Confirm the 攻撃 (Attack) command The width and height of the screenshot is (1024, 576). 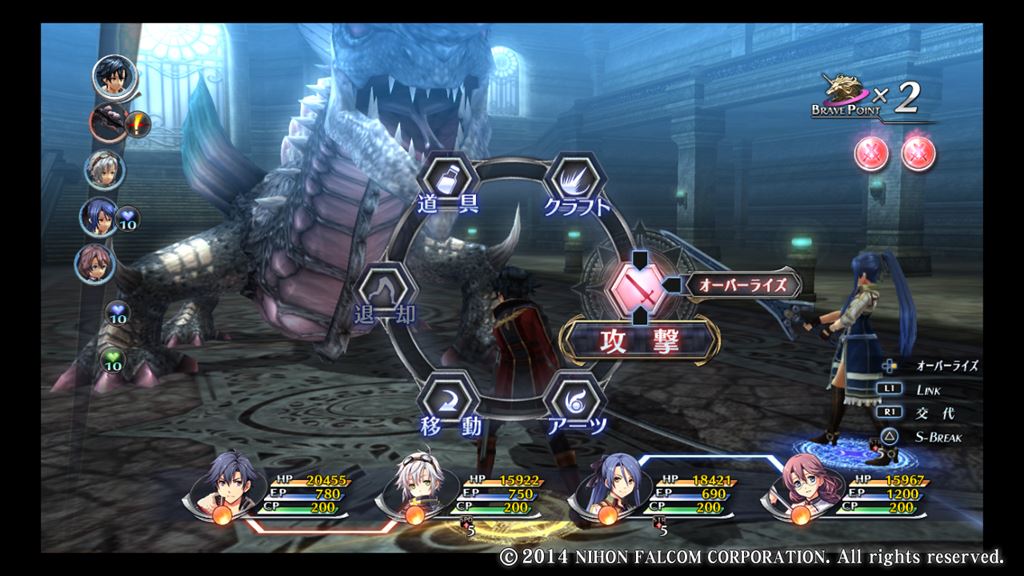640,342
